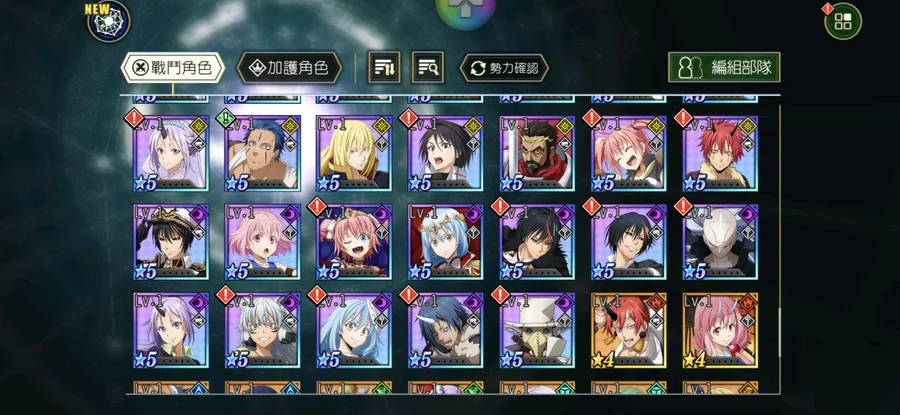The width and height of the screenshot is (900, 415).
Task: Choose the bearded swordsman character
Action: [x=537, y=153]
